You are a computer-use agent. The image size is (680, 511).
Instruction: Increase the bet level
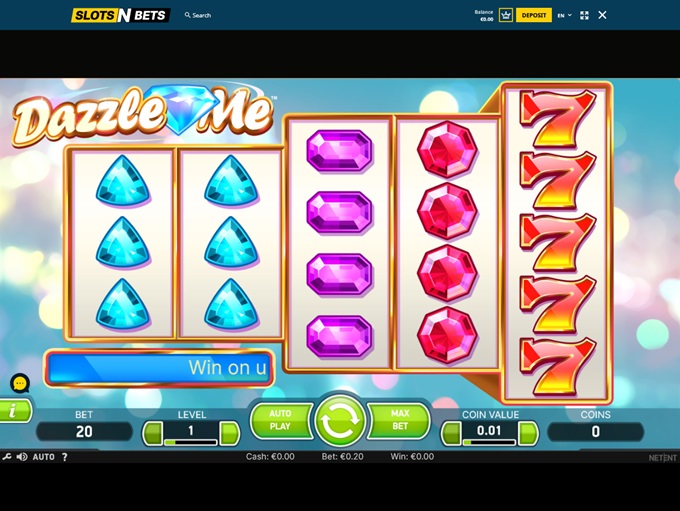point(230,432)
